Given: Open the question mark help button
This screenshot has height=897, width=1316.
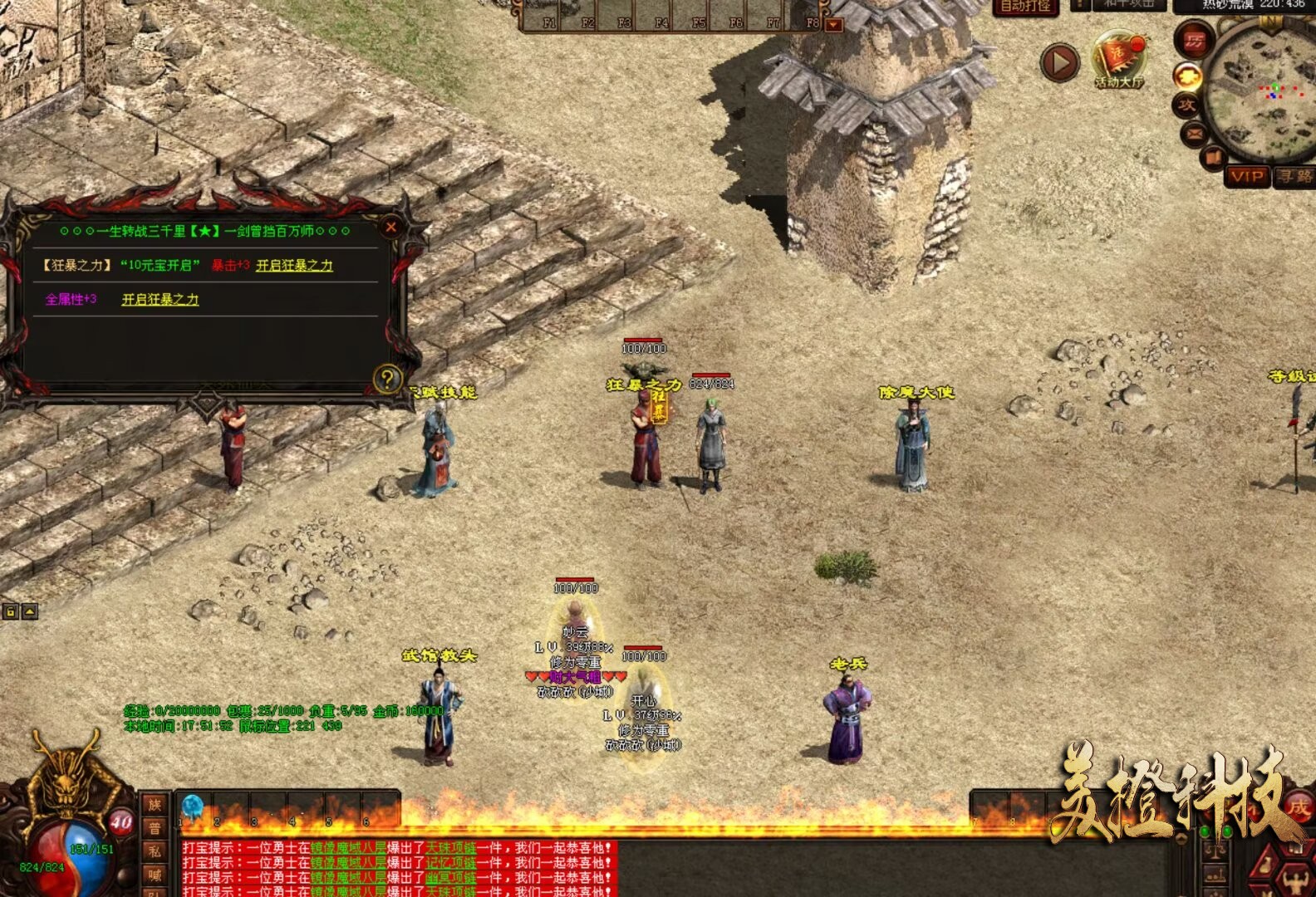Looking at the screenshot, I should tap(387, 379).
